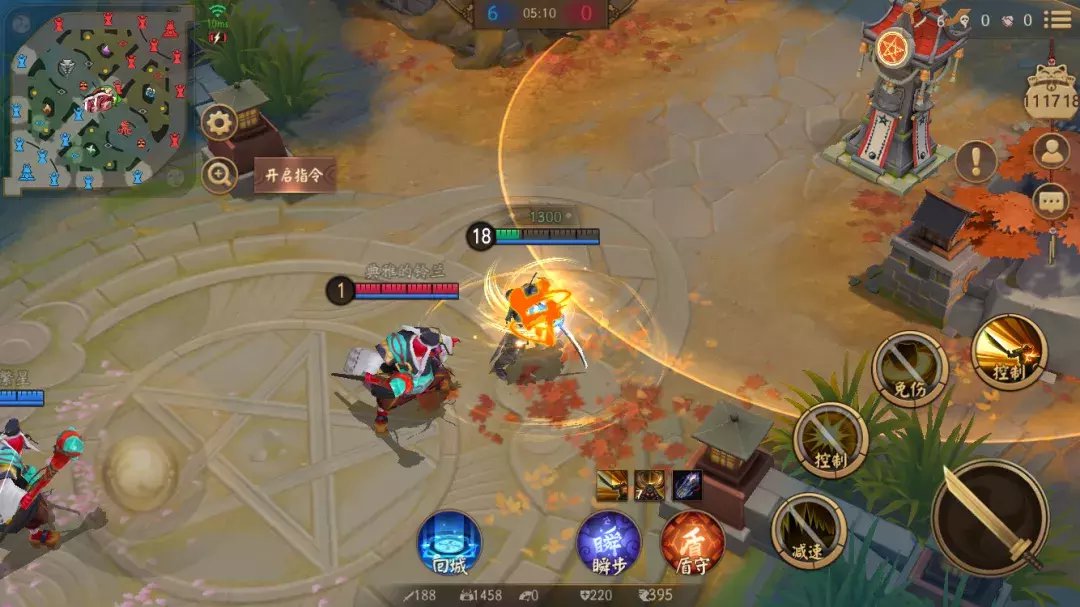Tap the magnifying glass zoom button

pyautogui.click(x=219, y=175)
